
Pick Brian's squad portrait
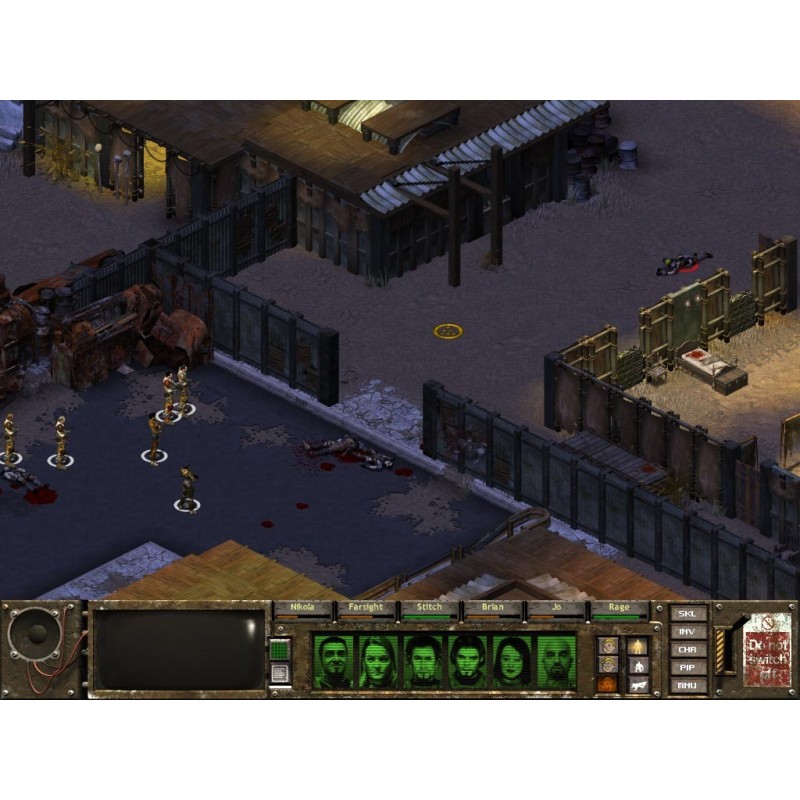(468, 661)
